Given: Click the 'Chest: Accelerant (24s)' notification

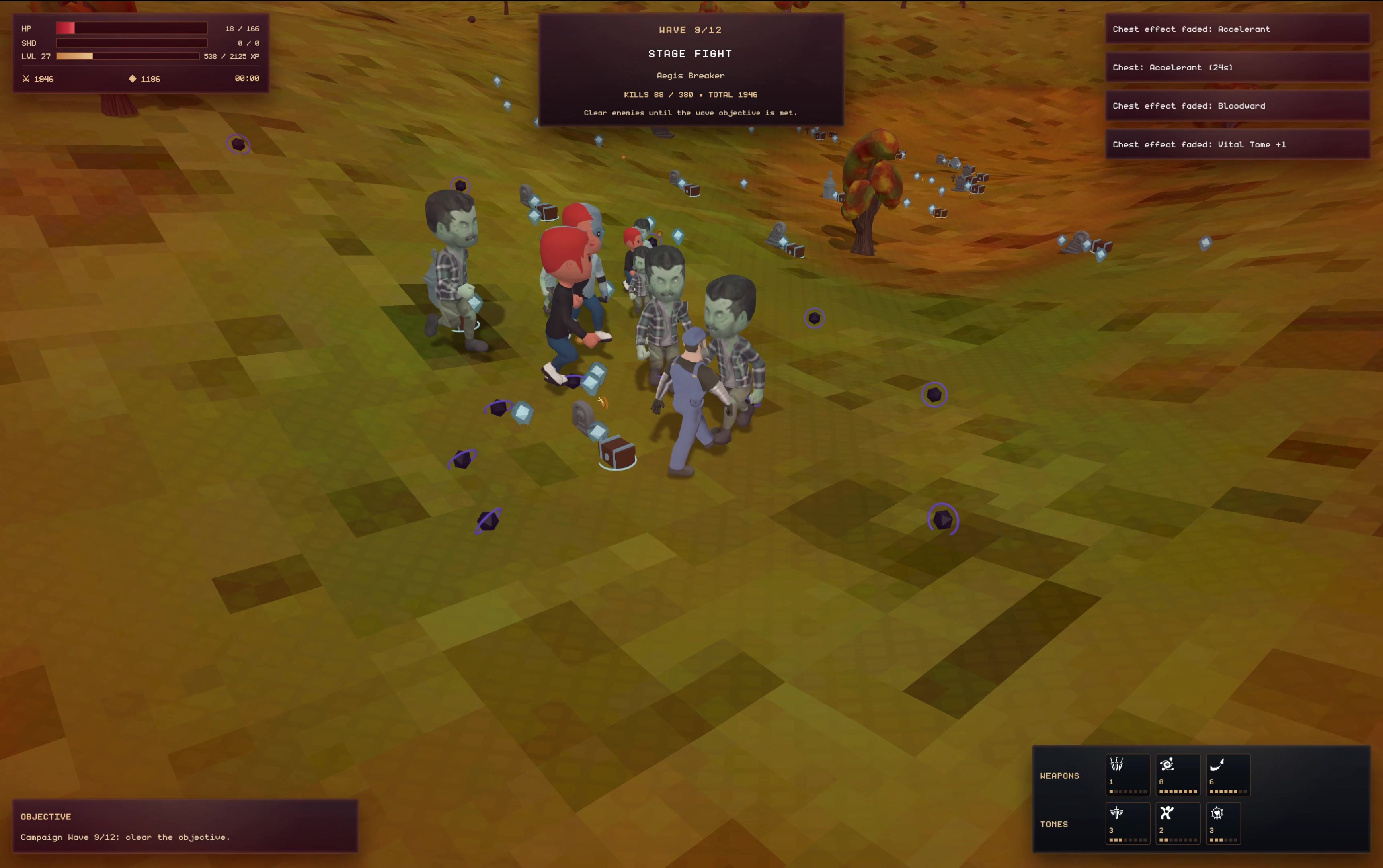Looking at the screenshot, I should pos(1237,68).
